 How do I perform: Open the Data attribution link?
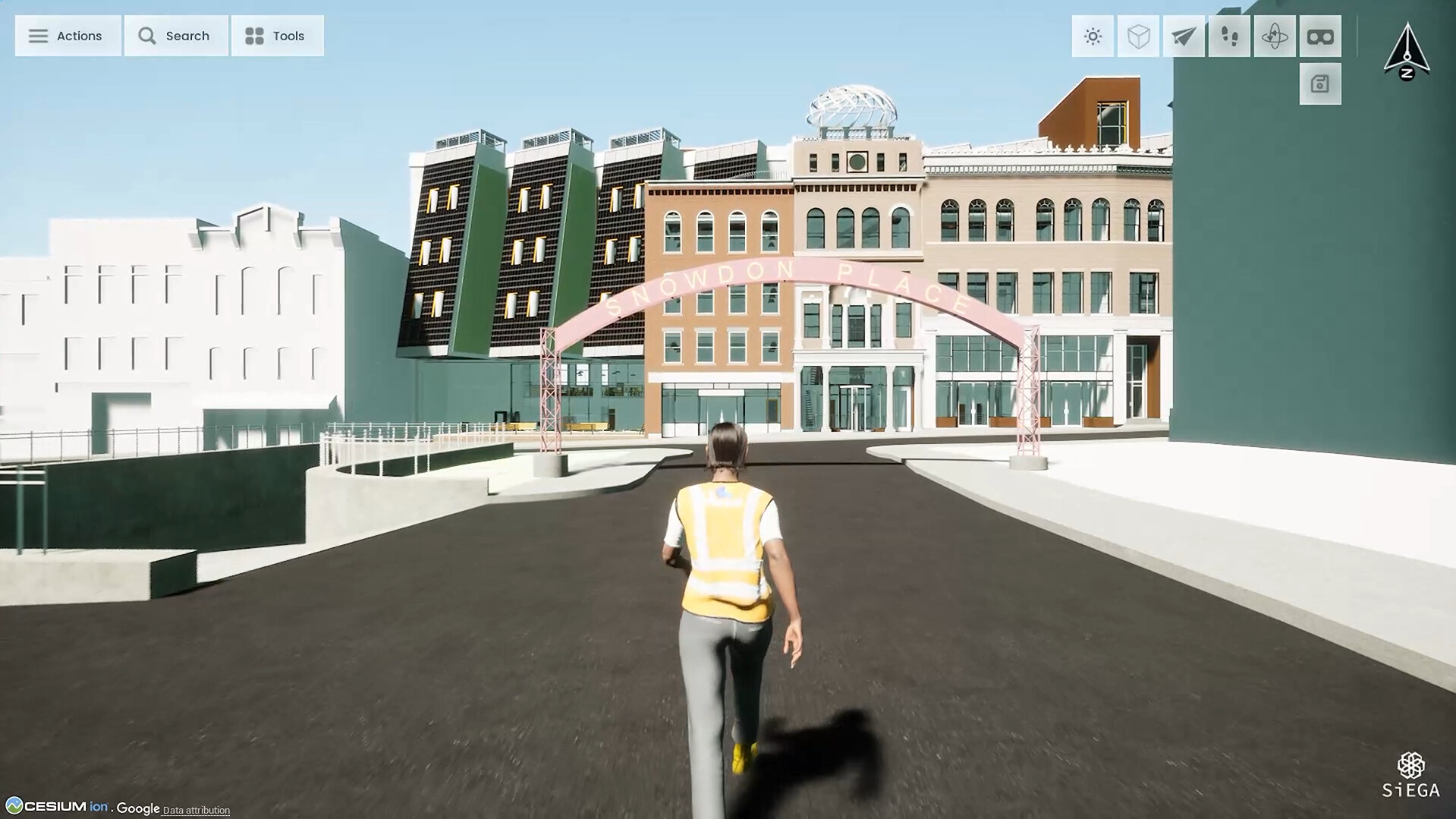pyautogui.click(x=196, y=810)
